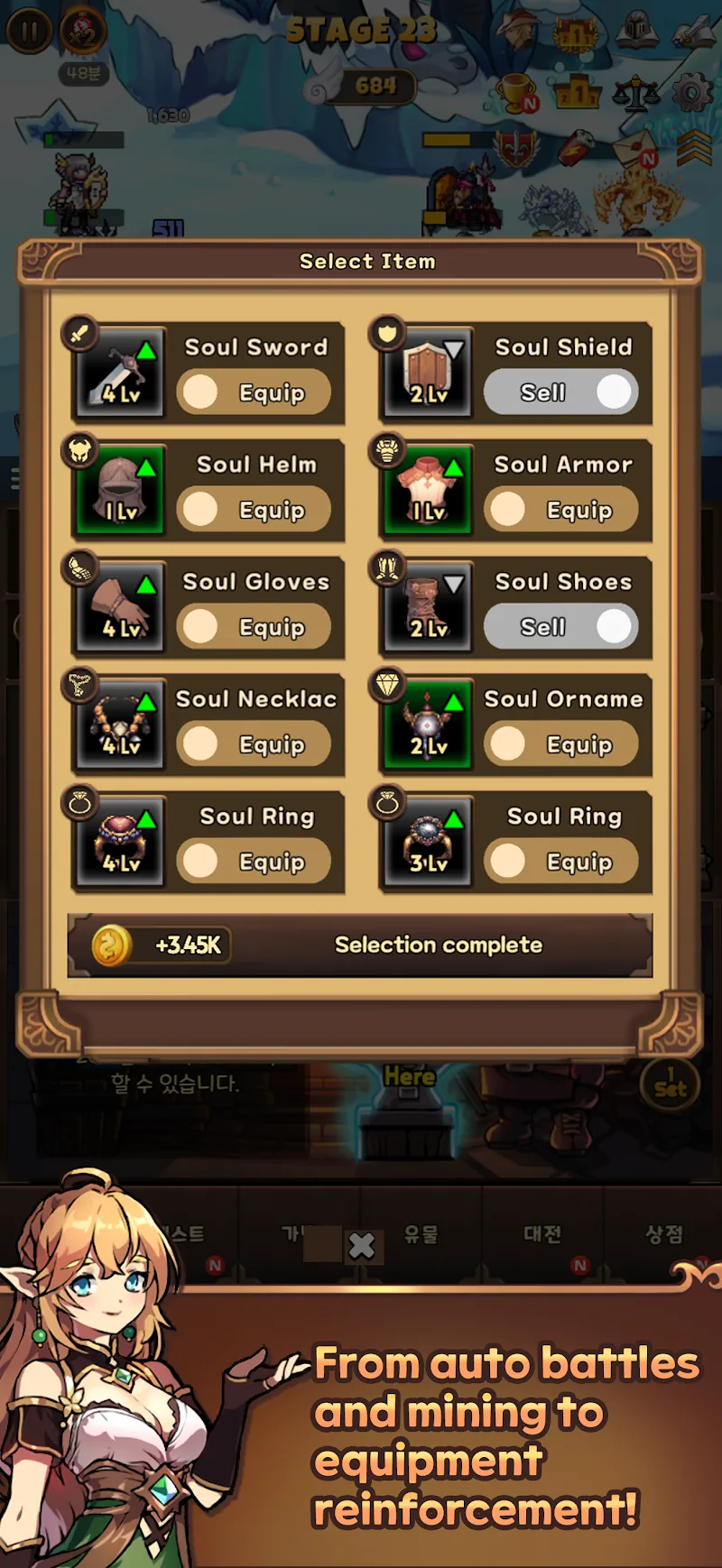This screenshot has width=722, height=1568.
Task: Toggle Soul Ornament Equip switch
Action: 561,744
